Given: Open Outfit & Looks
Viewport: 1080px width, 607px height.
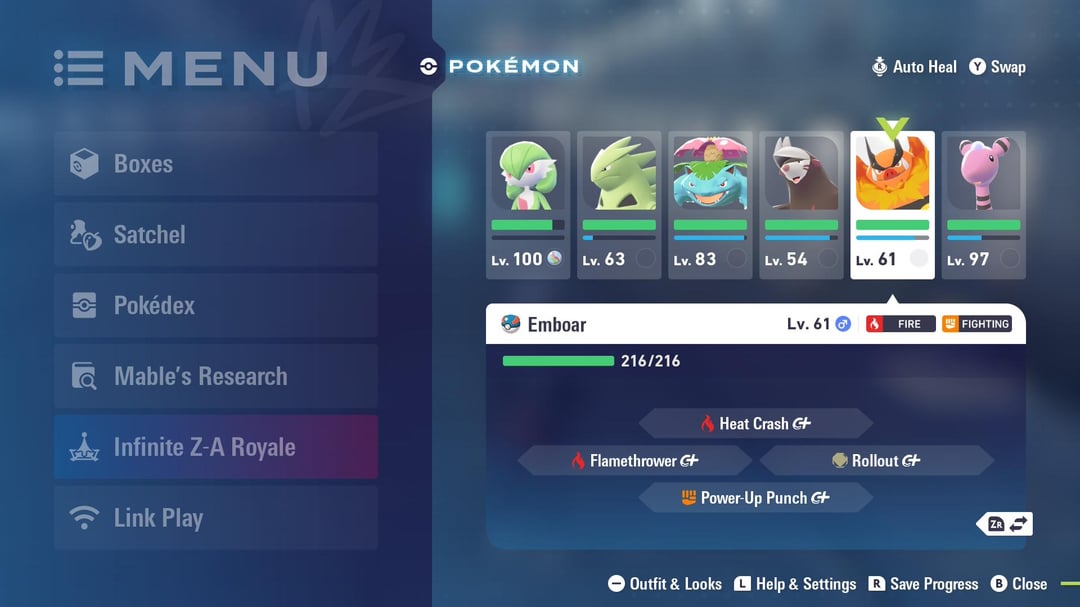Looking at the screenshot, I should [665, 584].
